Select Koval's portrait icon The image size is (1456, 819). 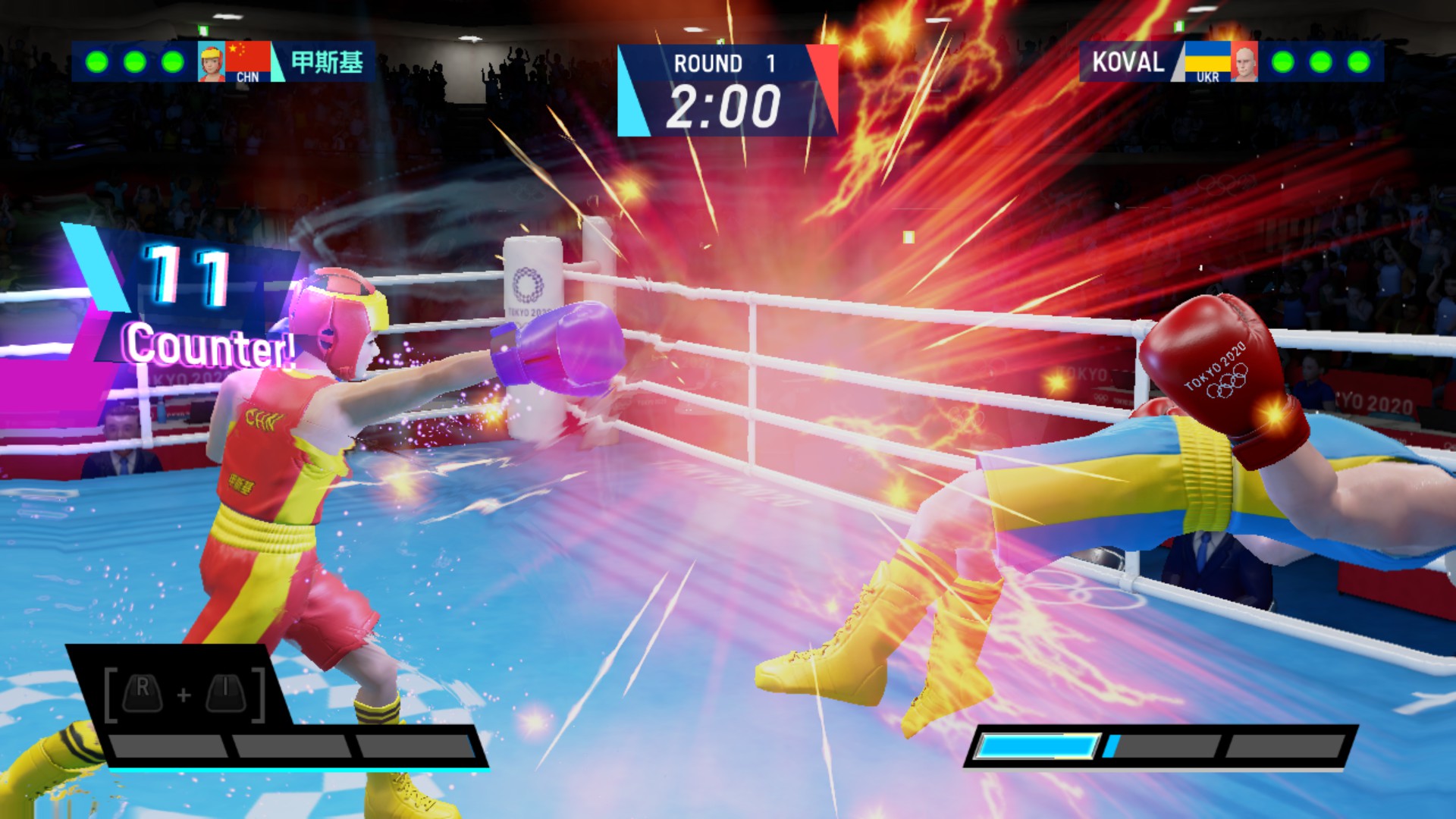click(1244, 61)
